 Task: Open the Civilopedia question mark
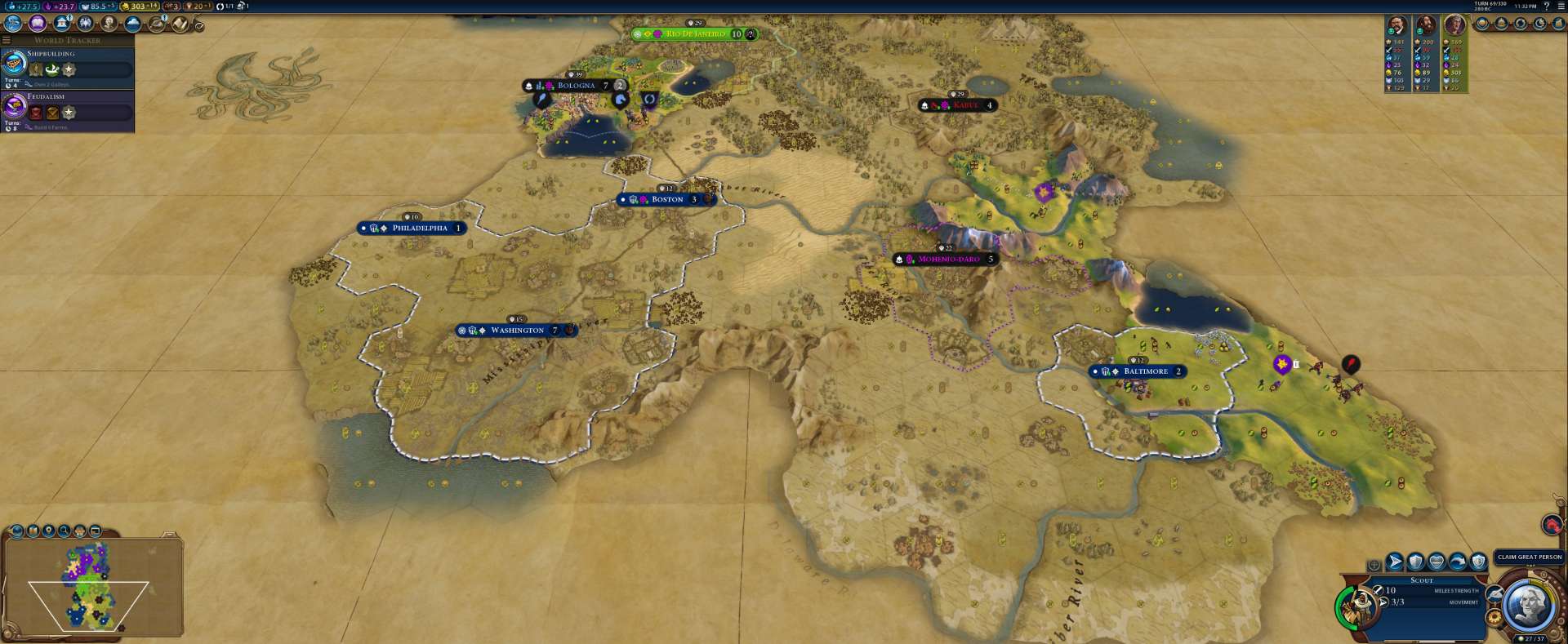(x=1546, y=6)
